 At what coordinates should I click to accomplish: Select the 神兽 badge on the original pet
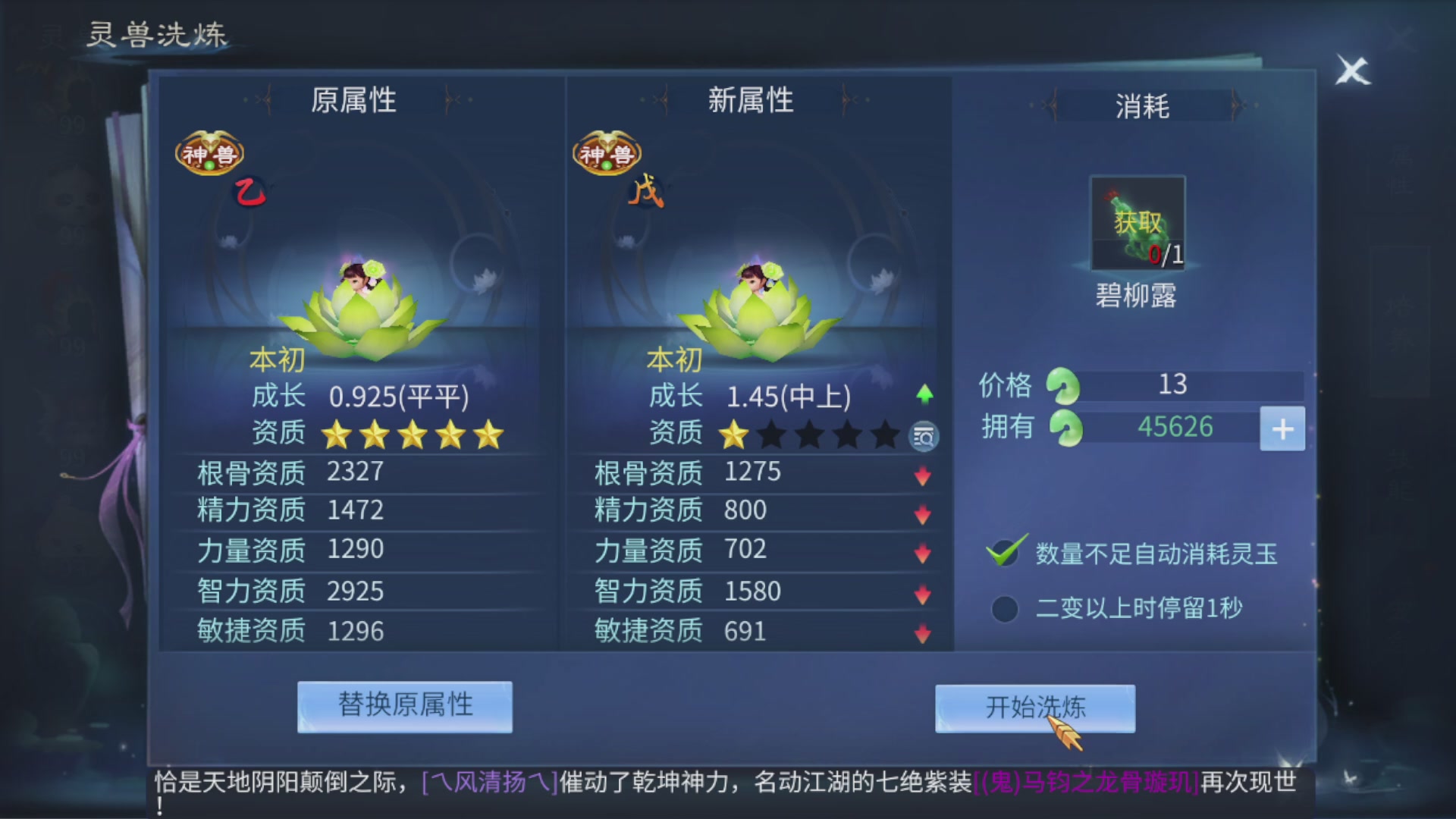tap(210, 152)
